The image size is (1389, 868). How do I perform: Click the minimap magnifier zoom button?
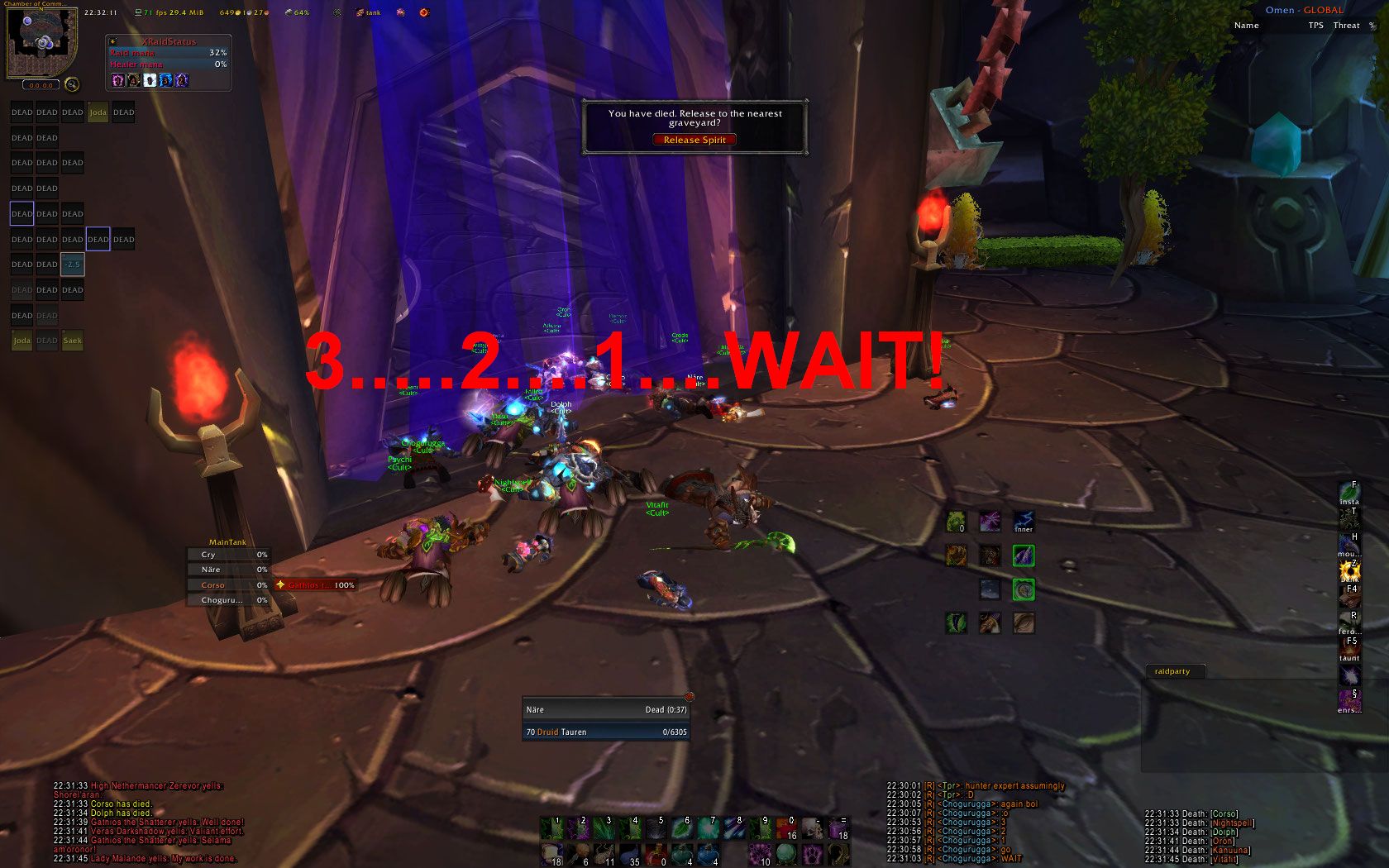(x=72, y=84)
